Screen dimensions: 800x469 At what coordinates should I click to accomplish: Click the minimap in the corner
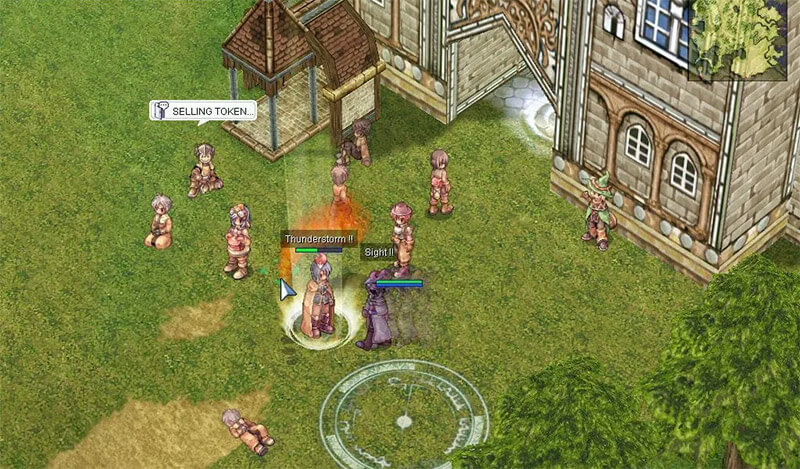pos(744,38)
